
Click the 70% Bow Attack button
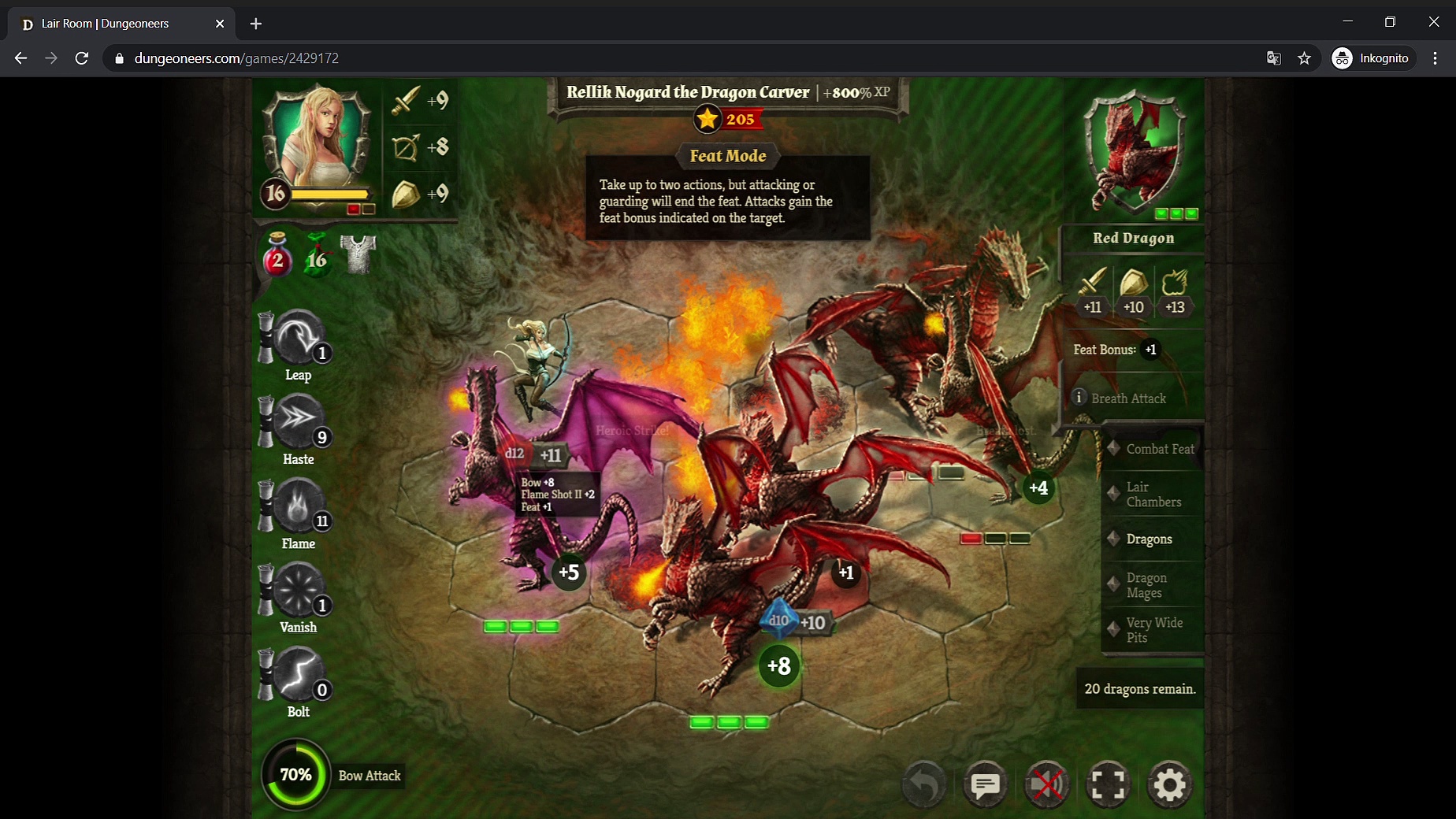296,775
